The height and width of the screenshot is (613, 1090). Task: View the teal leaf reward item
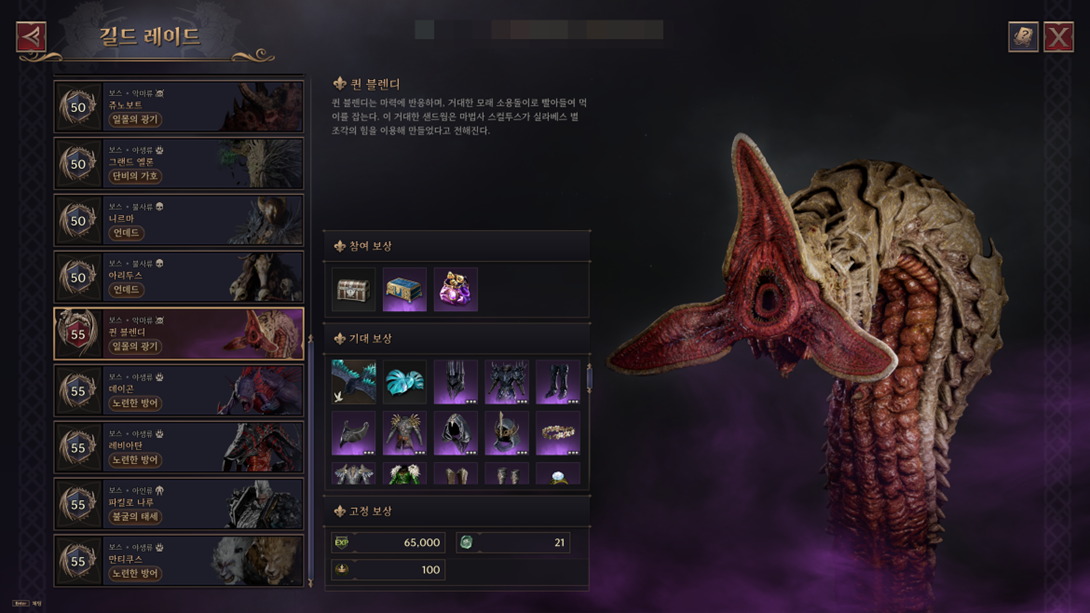pyautogui.click(x=404, y=383)
